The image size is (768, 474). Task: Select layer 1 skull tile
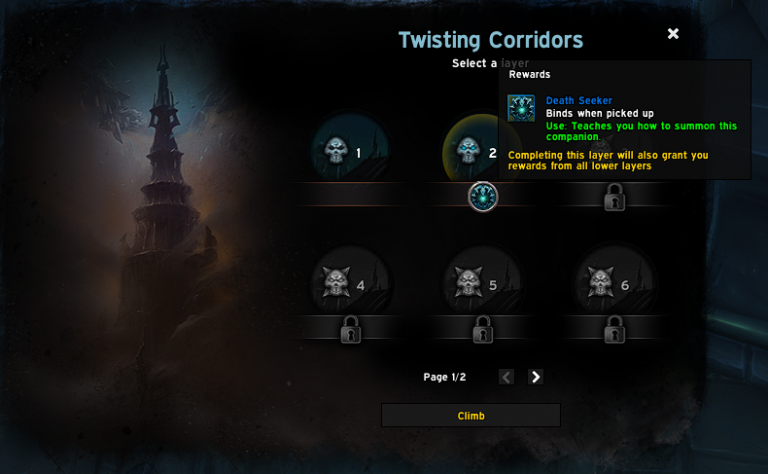tap(349, 152)
